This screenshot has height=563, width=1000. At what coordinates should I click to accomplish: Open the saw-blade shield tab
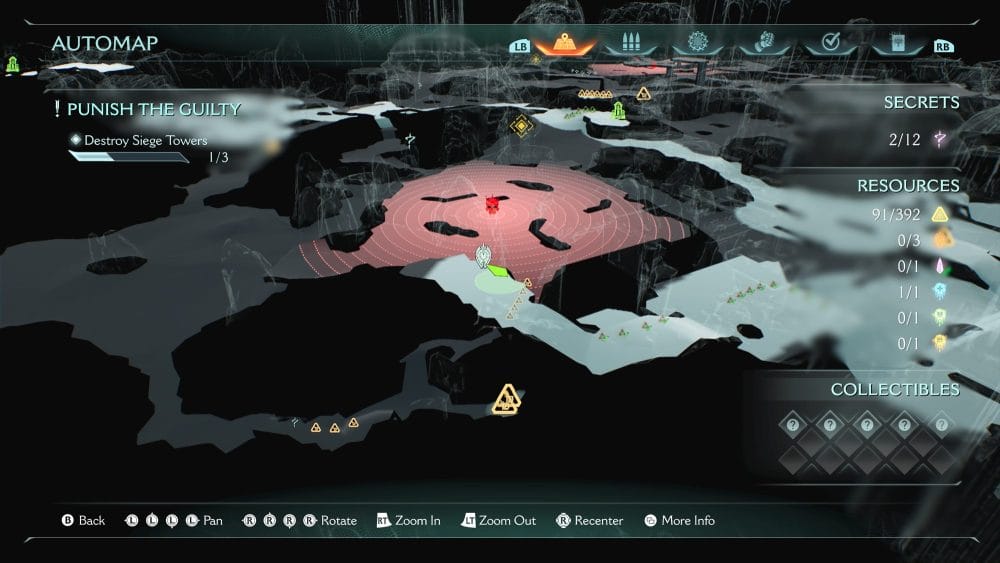click(697, 44)
